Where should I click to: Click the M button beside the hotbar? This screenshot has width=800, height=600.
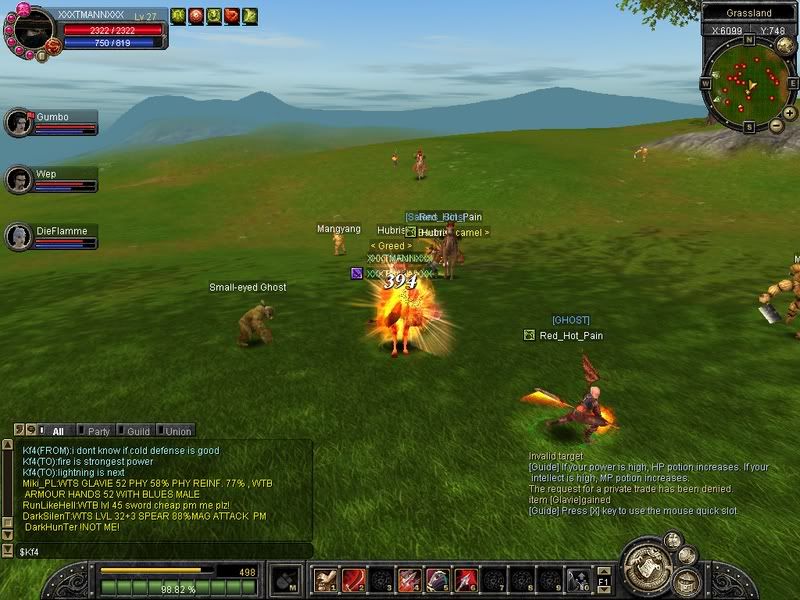click(287, 579)
